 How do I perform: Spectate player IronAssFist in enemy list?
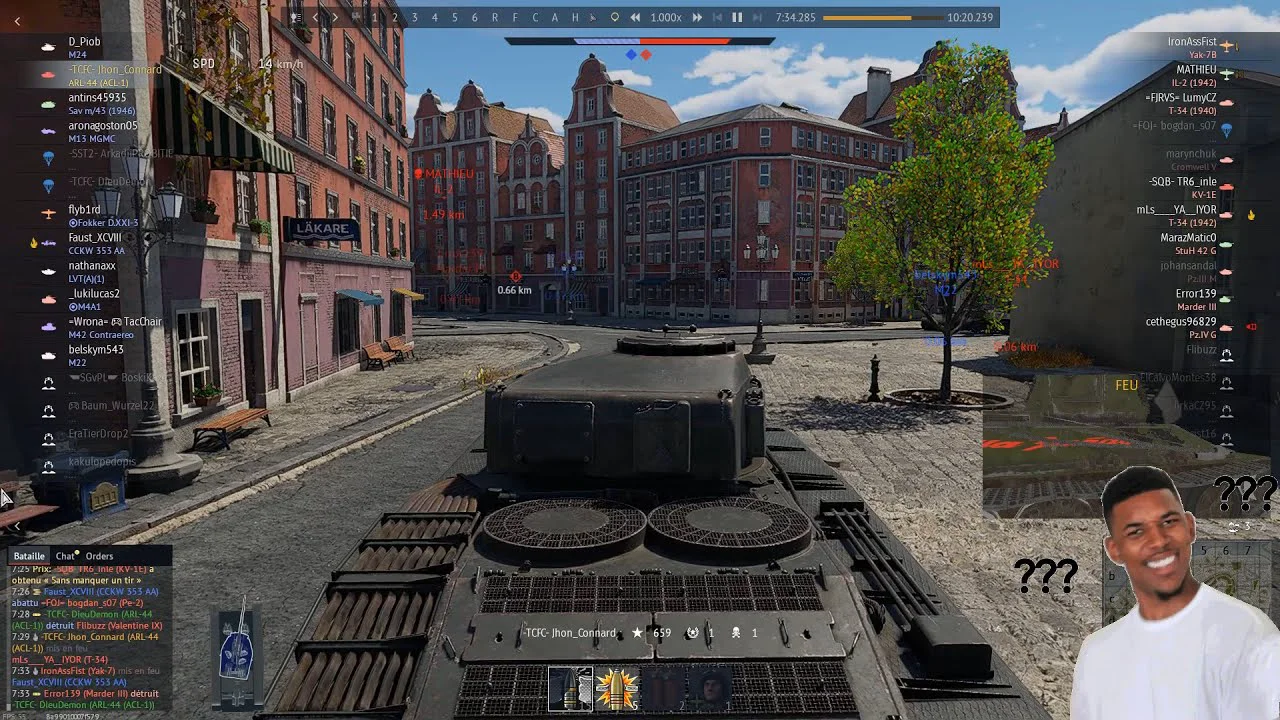click(x=1191, y=42)
